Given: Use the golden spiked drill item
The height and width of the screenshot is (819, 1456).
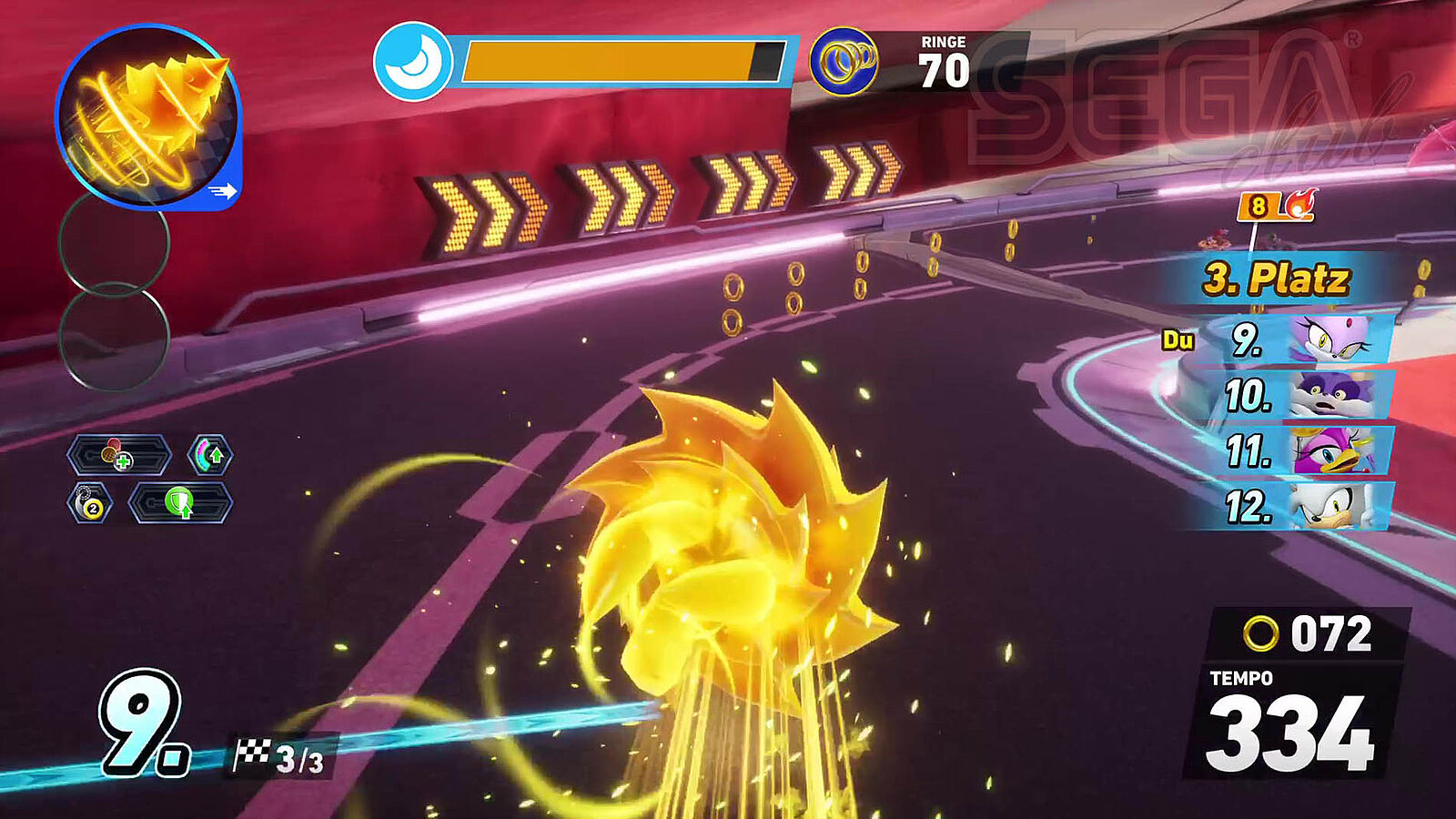Looking at the screenshot, I should [147, 116].
